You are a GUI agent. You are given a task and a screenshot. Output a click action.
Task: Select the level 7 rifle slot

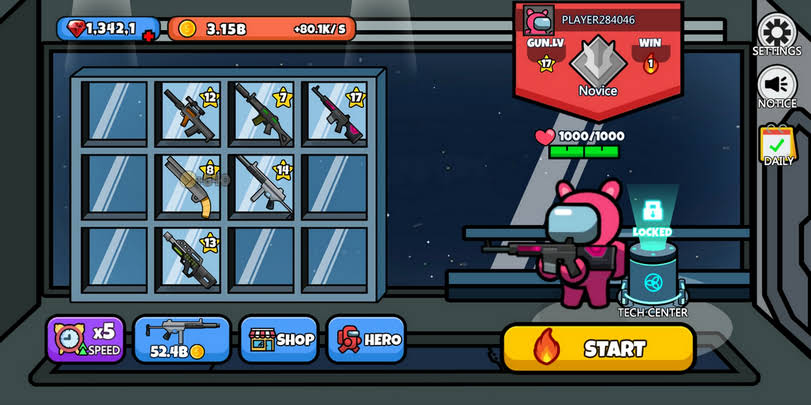coord(263,112)
